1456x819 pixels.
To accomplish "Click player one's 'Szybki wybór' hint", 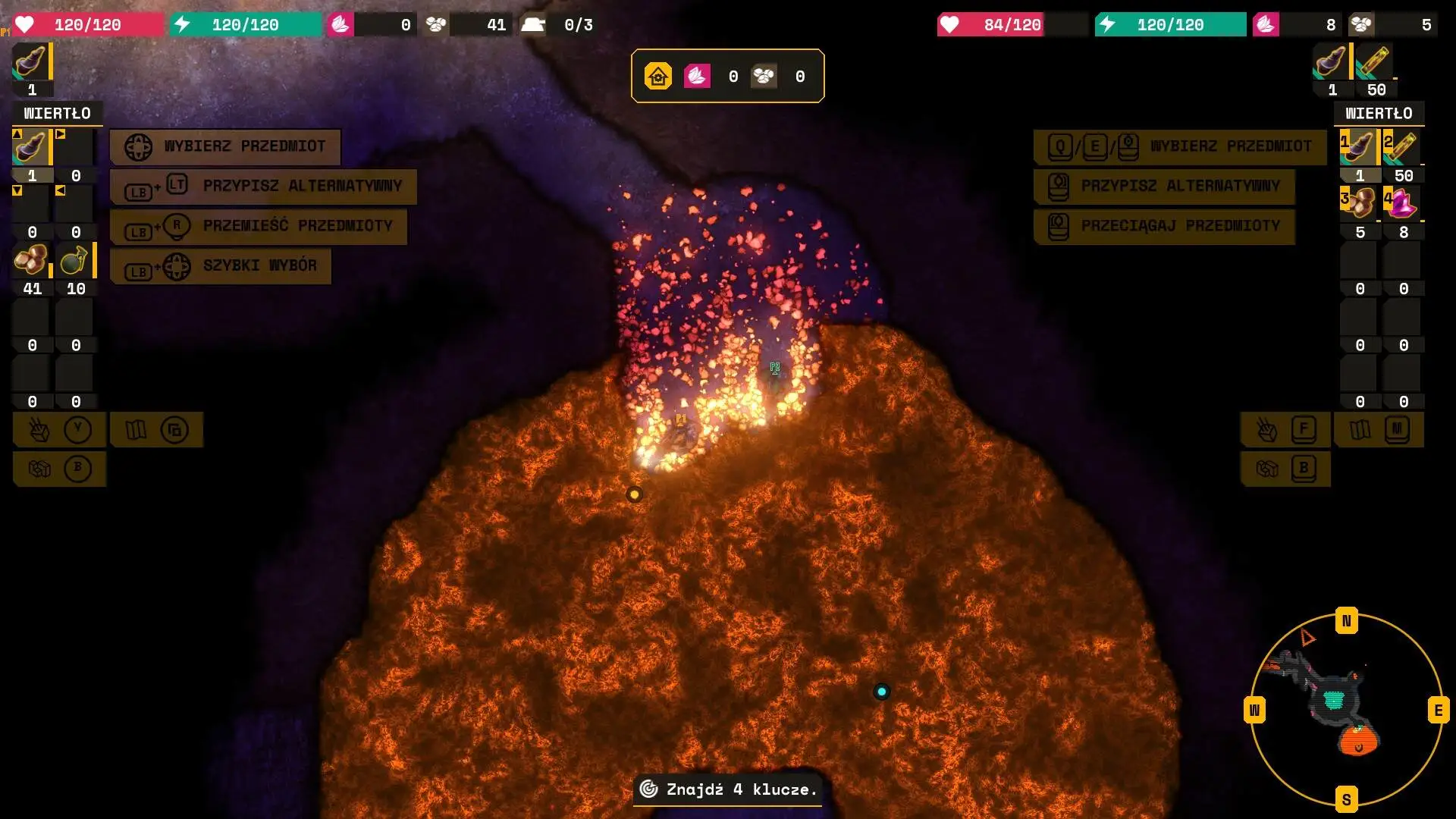I will [221, 266].
